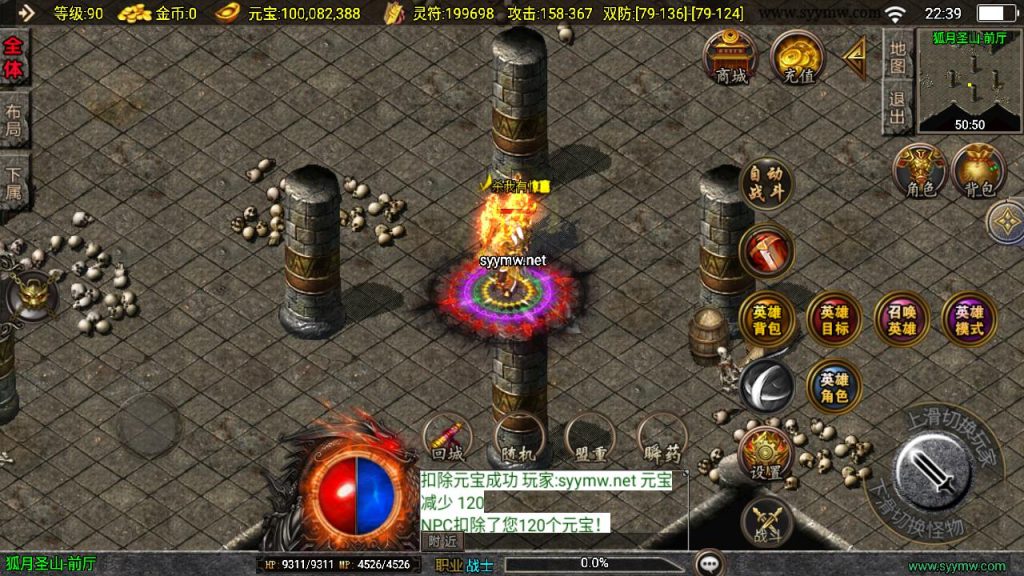Change the 英雄模式 hero mode

[x=968, y=320]
